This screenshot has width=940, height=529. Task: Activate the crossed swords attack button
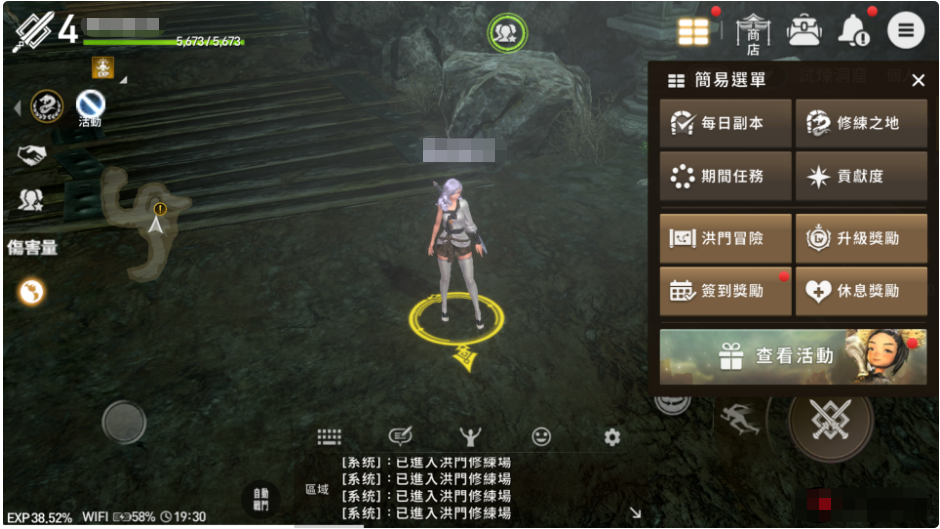coord(831,420)
